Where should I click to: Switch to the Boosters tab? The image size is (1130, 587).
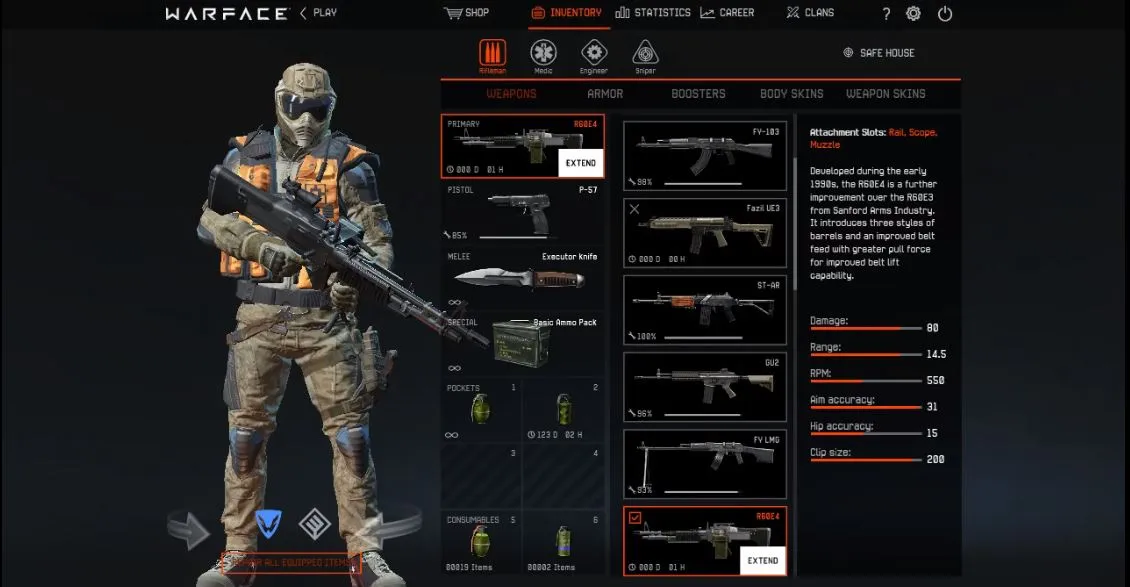698,94
